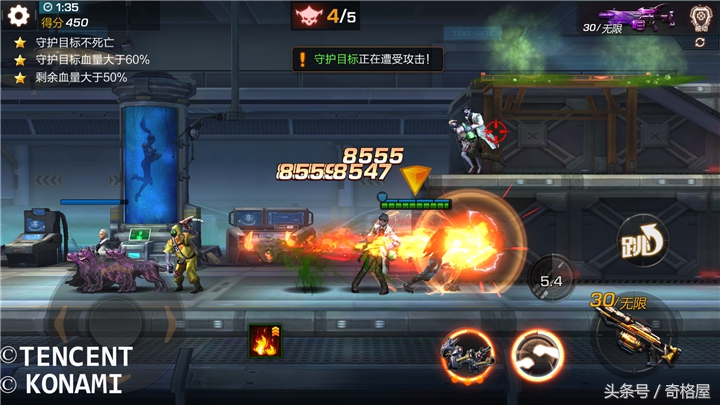
Task: Select the guard target under attack alert
Action: (368, 59)
